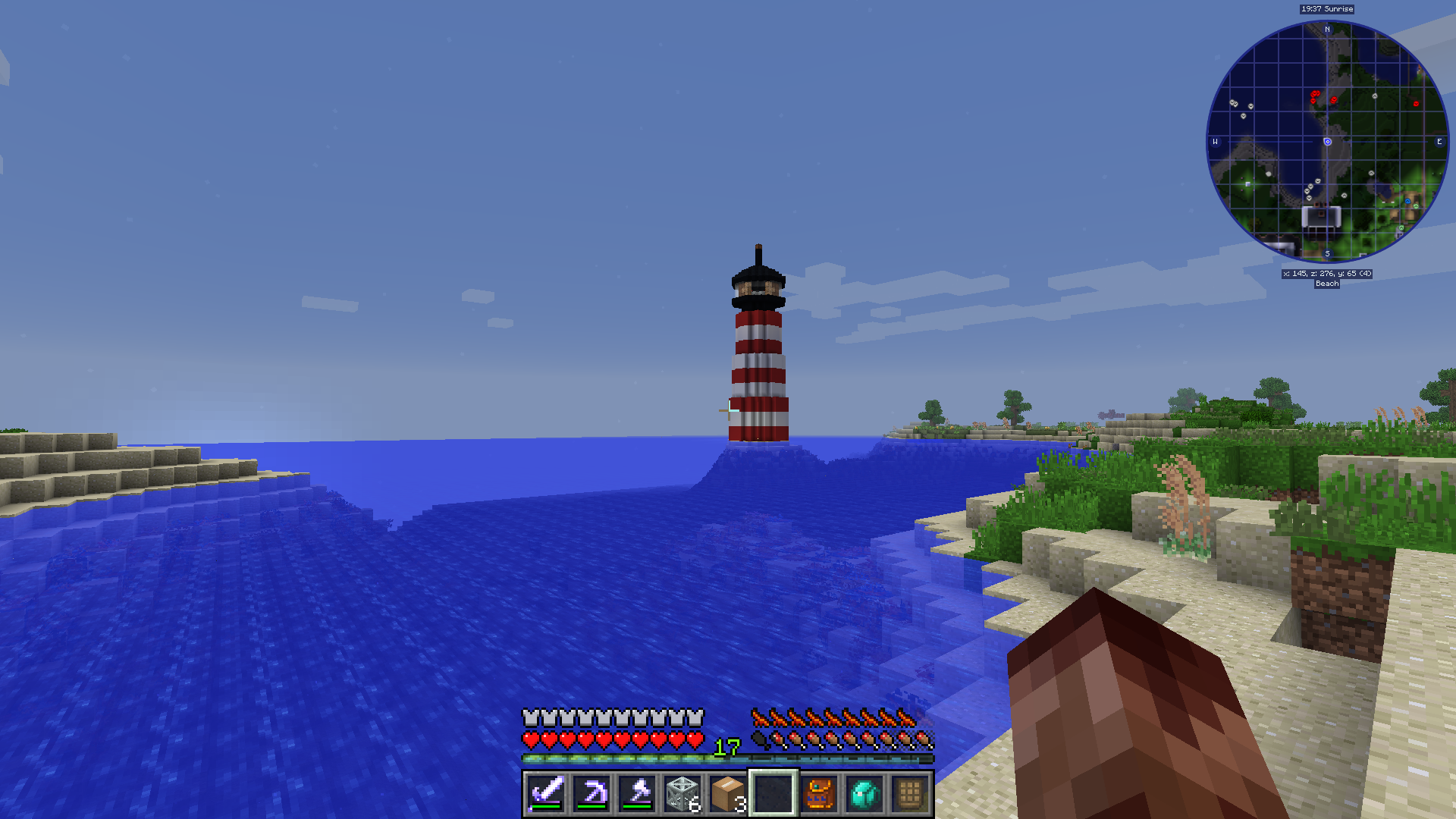Pick the cardboard box slot
The height and width of the screenshot is (819, 1456).
pos(728,794)
